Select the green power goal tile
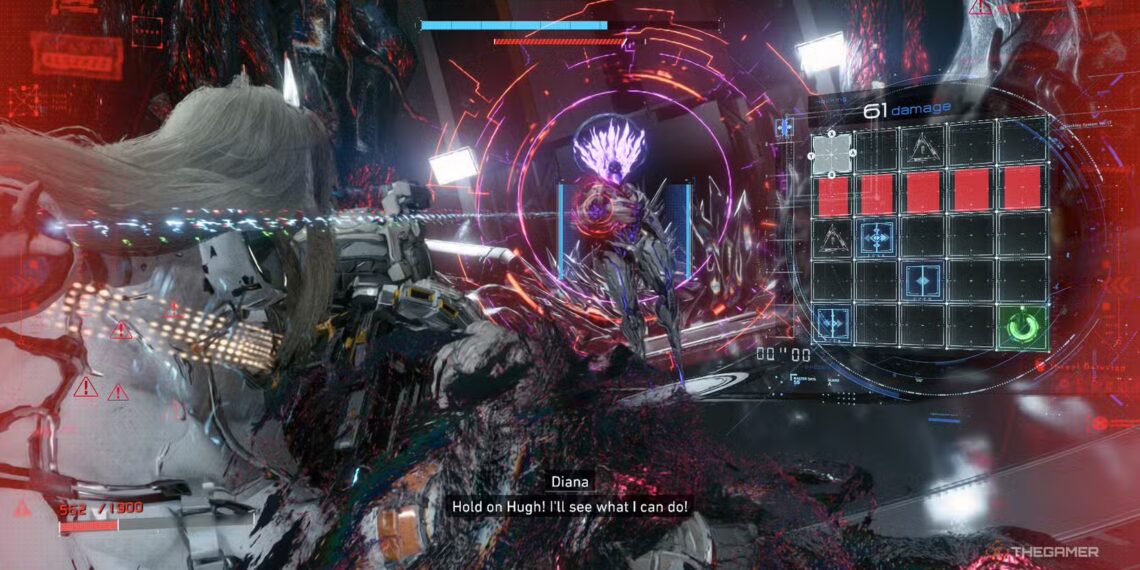The width and height of the screenshot is (1140, 570). (x=1025, y=327)
